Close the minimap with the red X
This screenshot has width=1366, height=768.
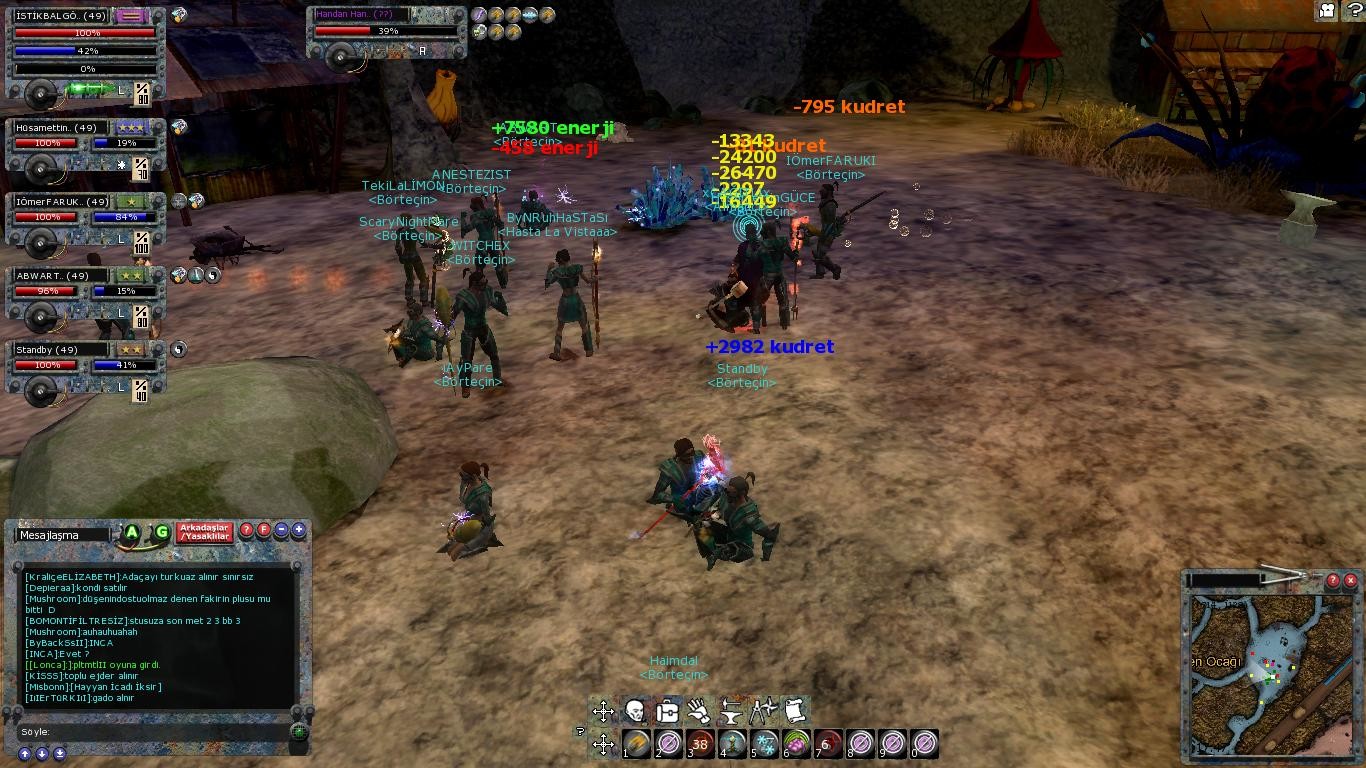(1350, 580)
